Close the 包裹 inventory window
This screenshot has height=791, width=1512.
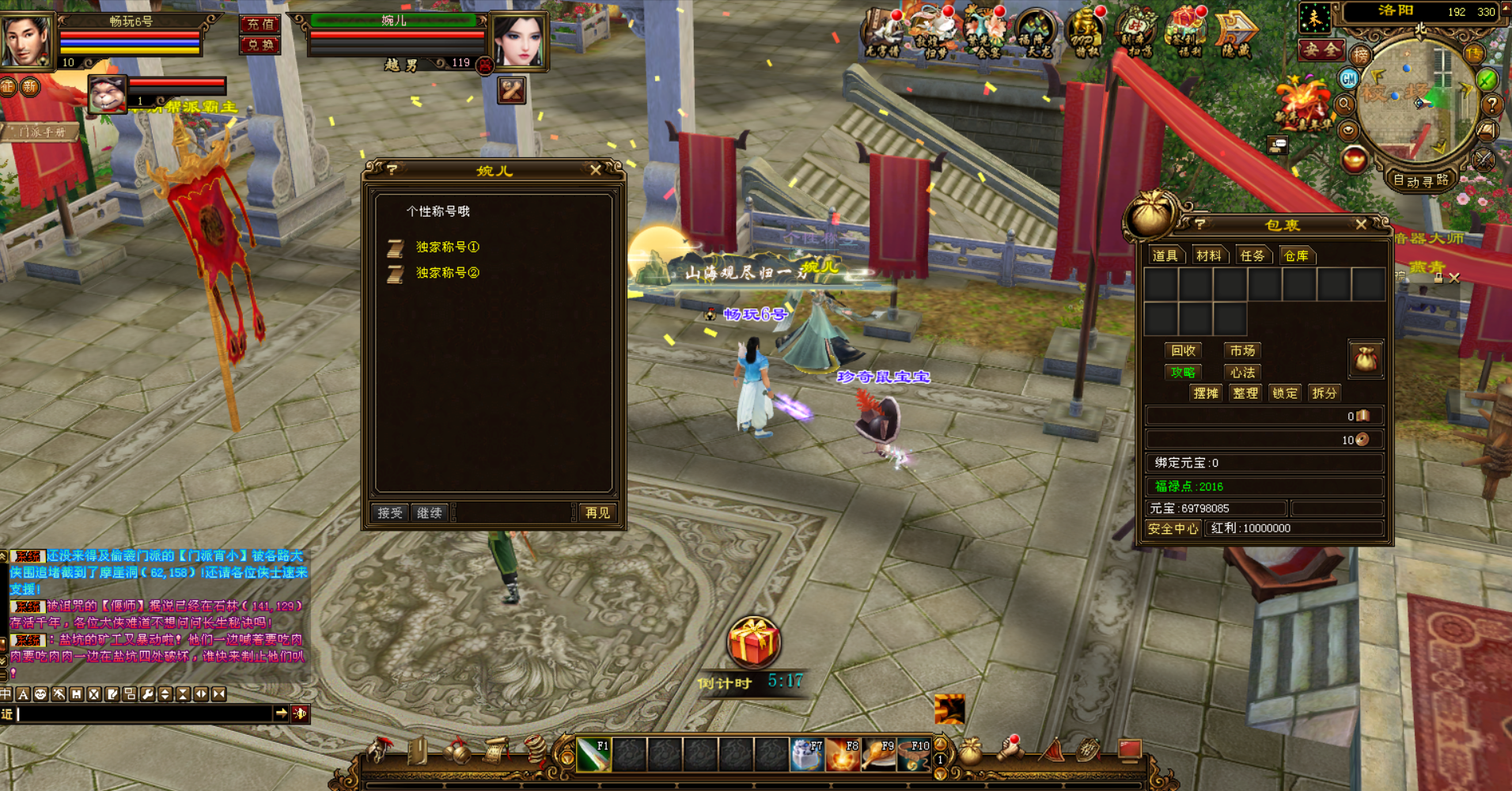[1361, 225]
